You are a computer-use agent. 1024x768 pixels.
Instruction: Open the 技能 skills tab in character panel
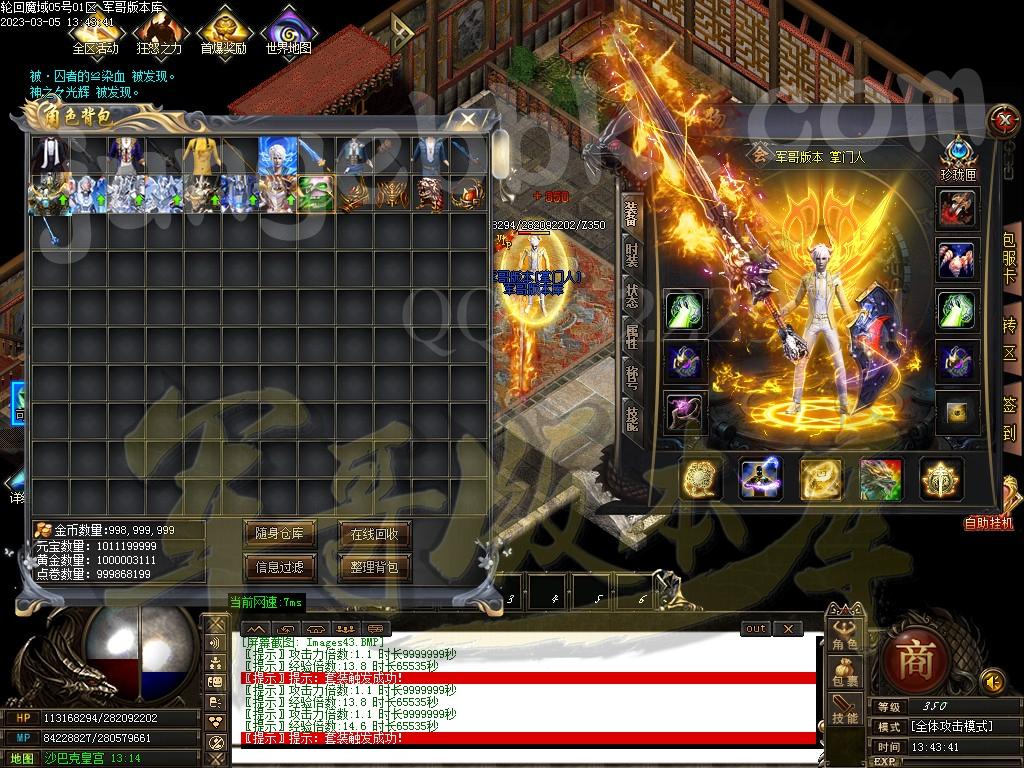[x=632, y=417]
